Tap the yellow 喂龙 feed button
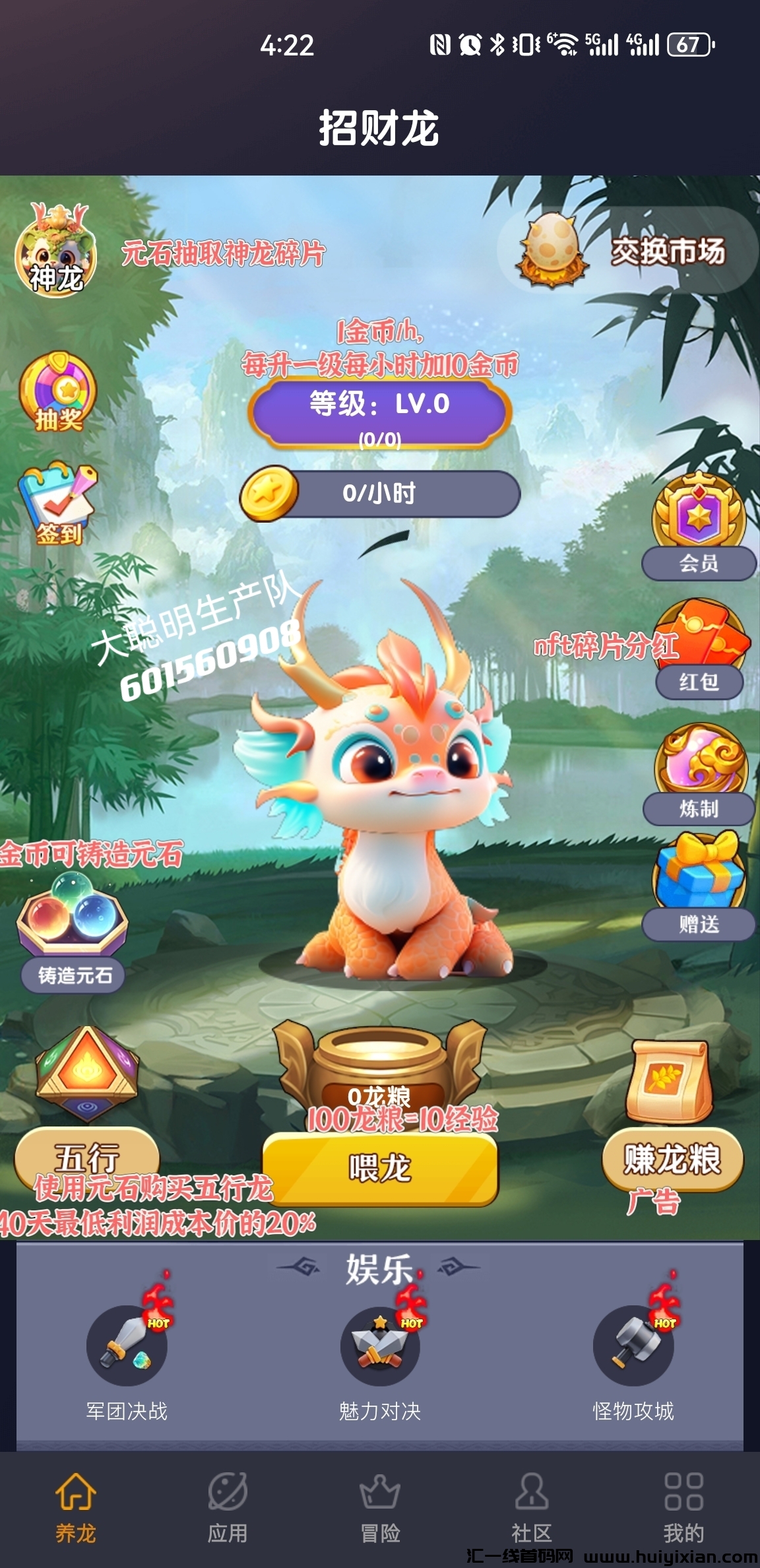 click(x=380, y=1169)
